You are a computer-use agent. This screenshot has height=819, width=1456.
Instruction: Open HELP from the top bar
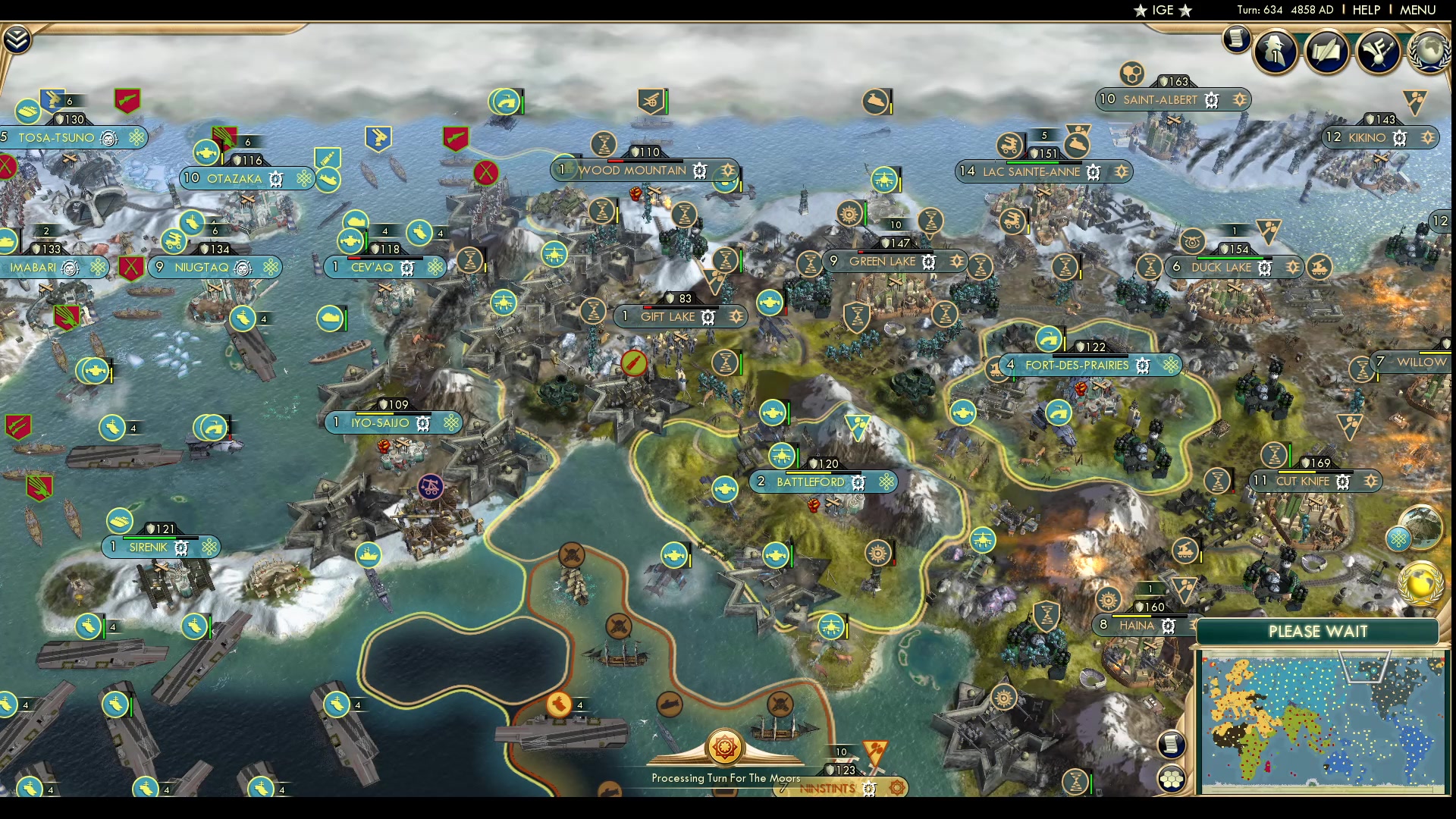pyautogui.click(x=1365, y=10)
